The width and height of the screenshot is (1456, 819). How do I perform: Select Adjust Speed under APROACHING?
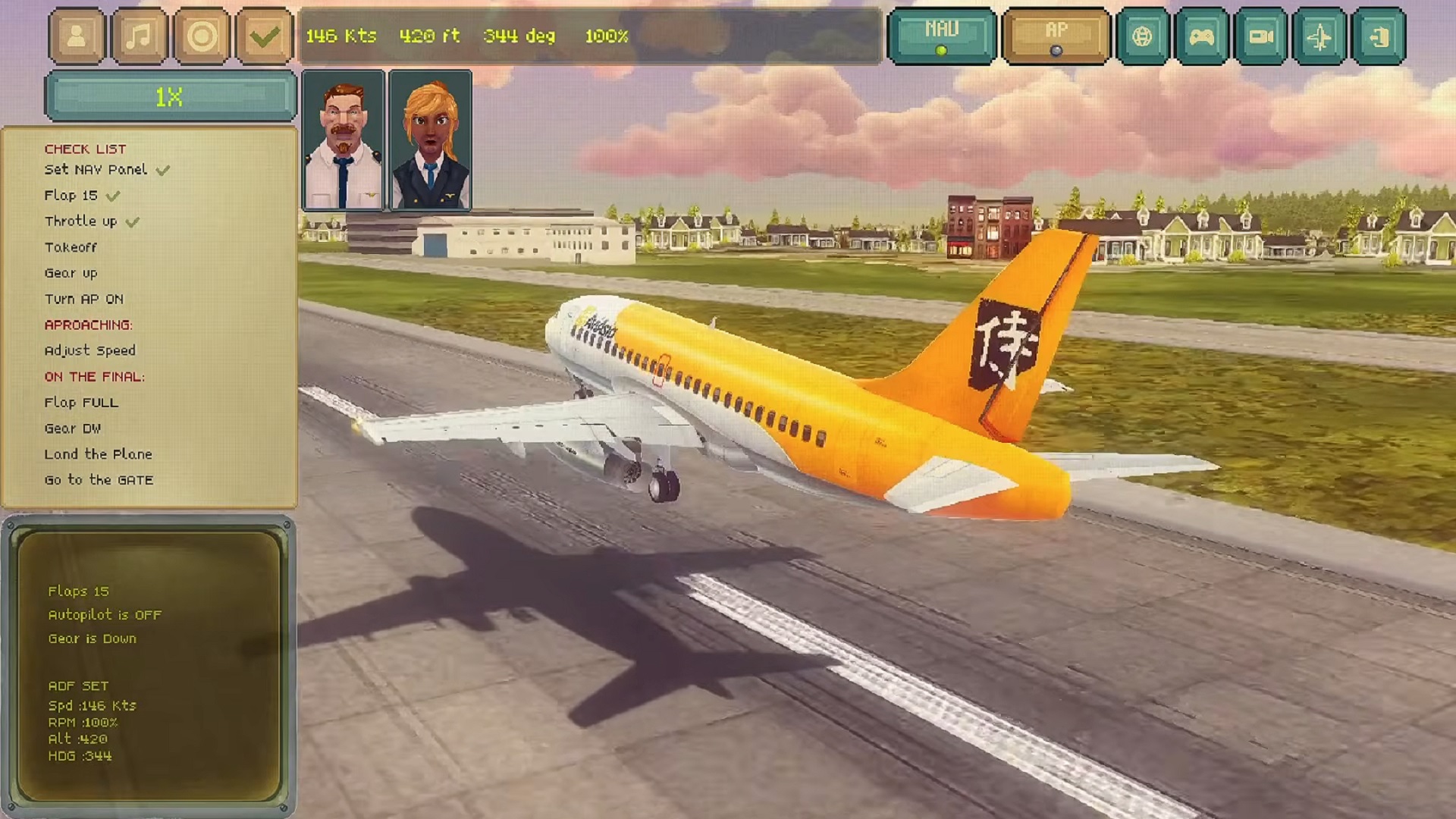click(89, 350)
